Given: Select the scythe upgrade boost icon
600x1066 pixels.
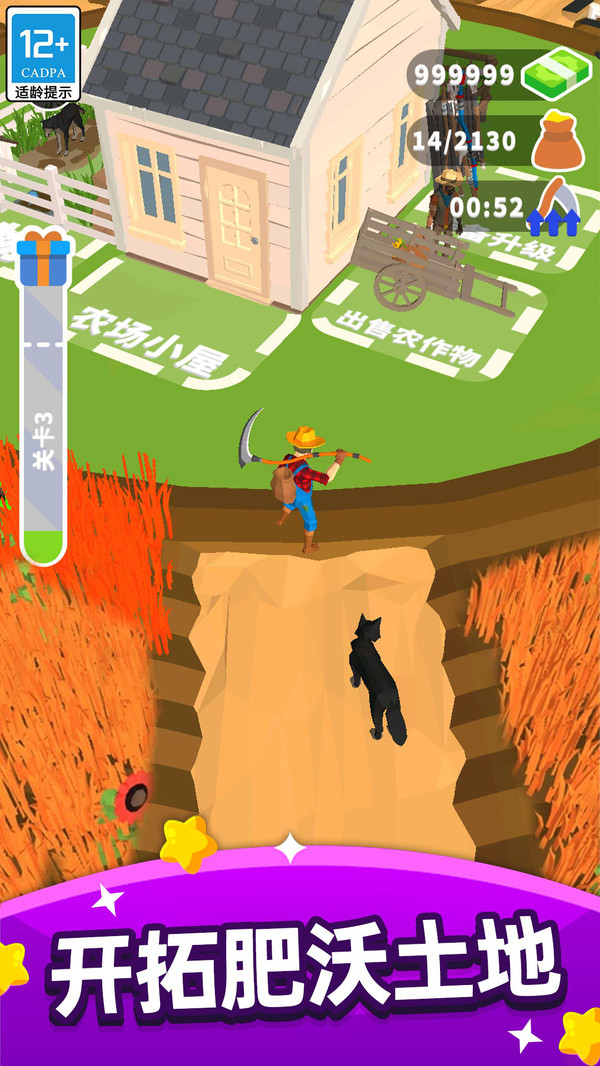Looking at the screenshot, I should point(556,207).
